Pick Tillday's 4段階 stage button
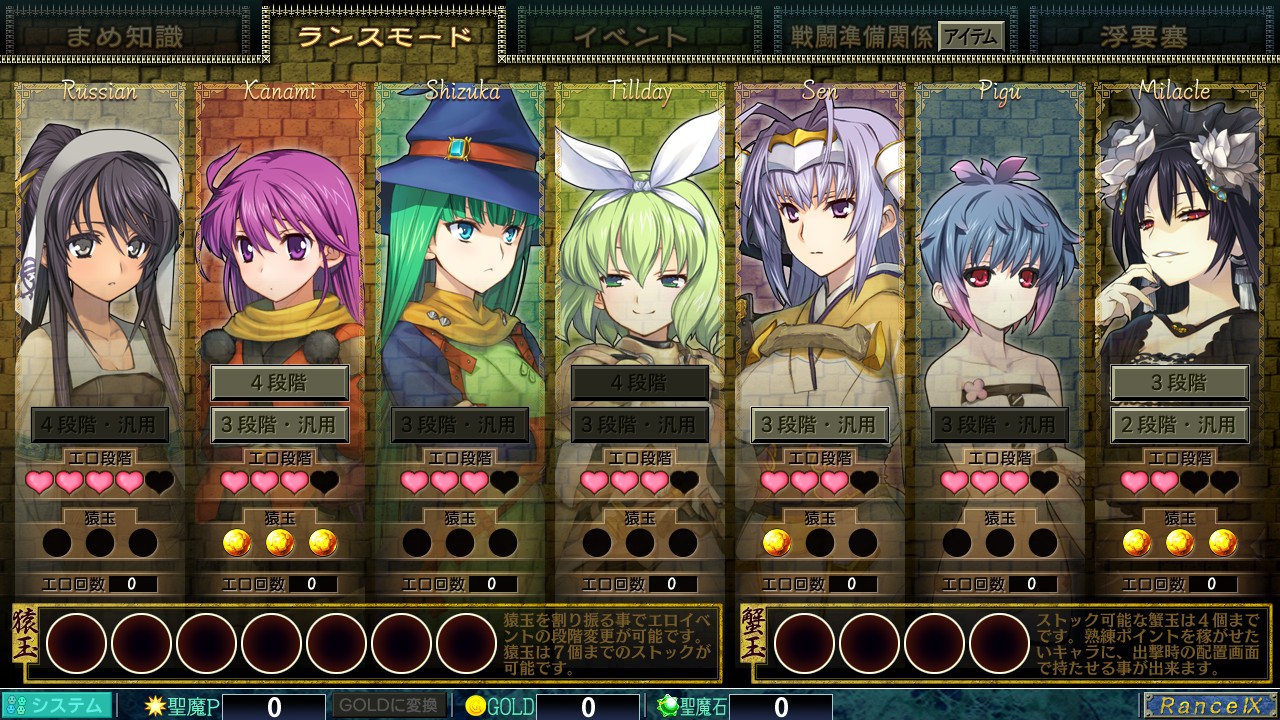Viewport: 1280px width, 720px height. [x=639, y=383]
